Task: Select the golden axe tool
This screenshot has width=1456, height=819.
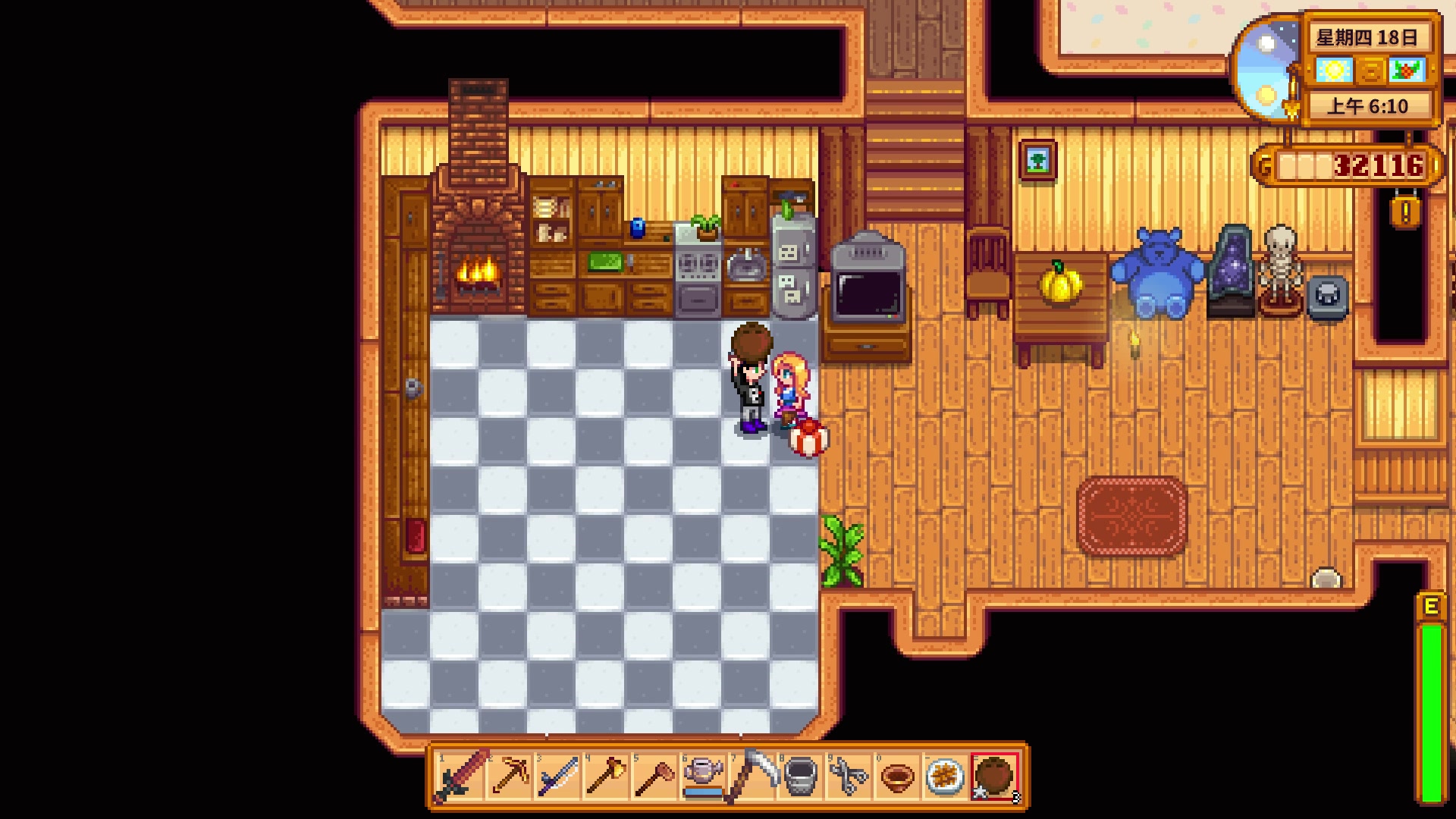Action: [x=607, y=777]
